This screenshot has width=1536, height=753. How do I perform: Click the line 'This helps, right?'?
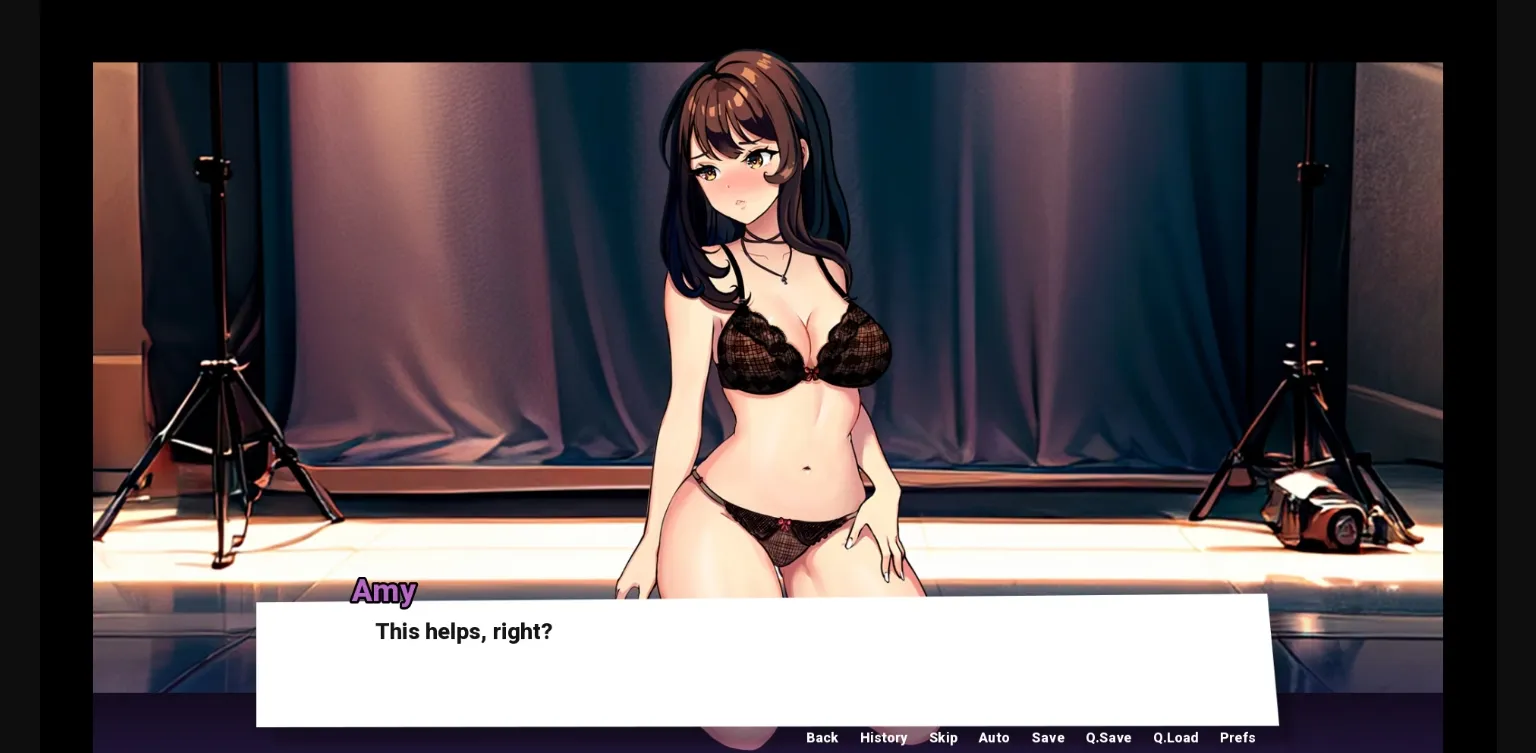click(x=463, y=631)
